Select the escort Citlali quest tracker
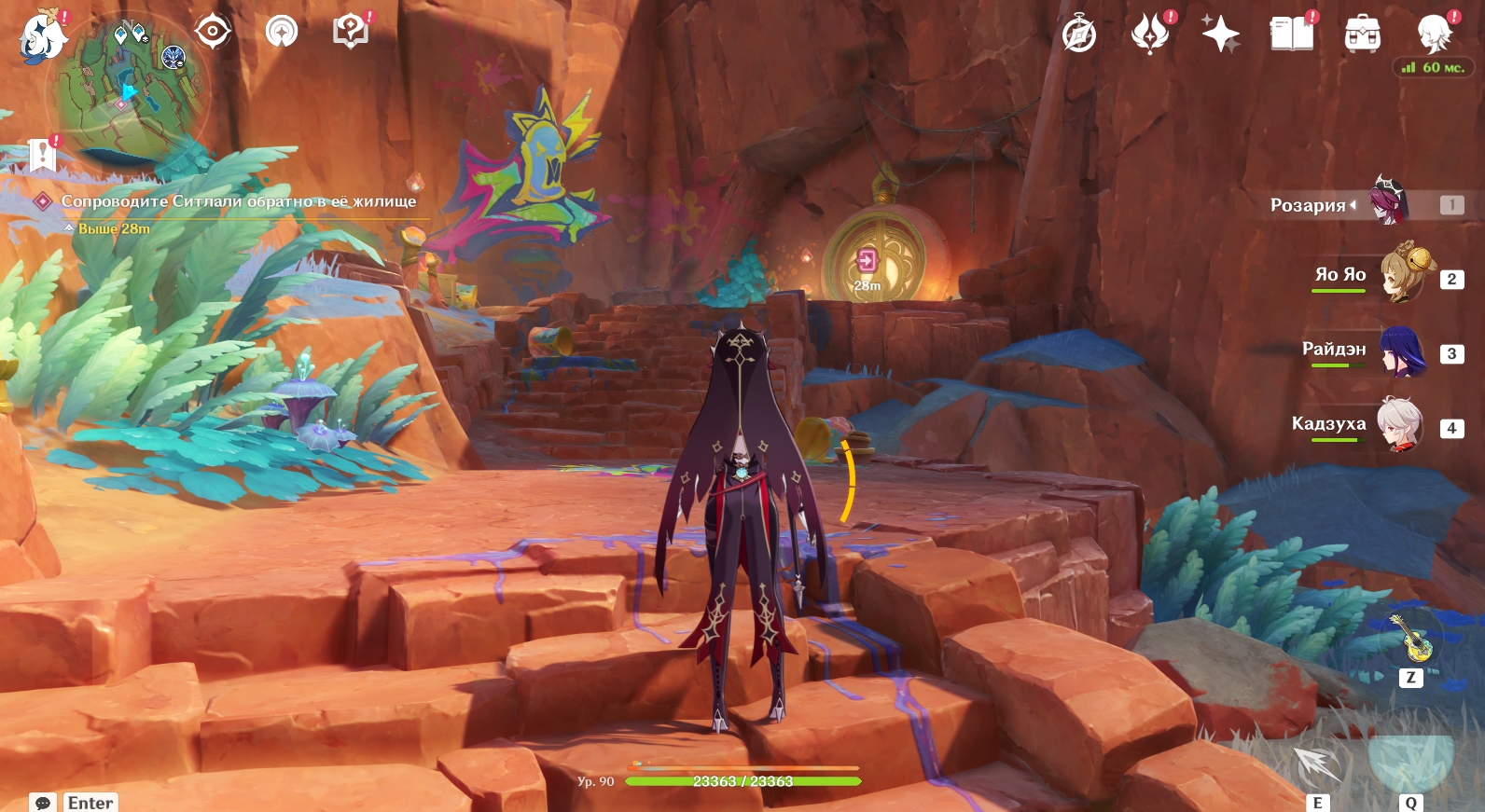 [x=238, y=201]
